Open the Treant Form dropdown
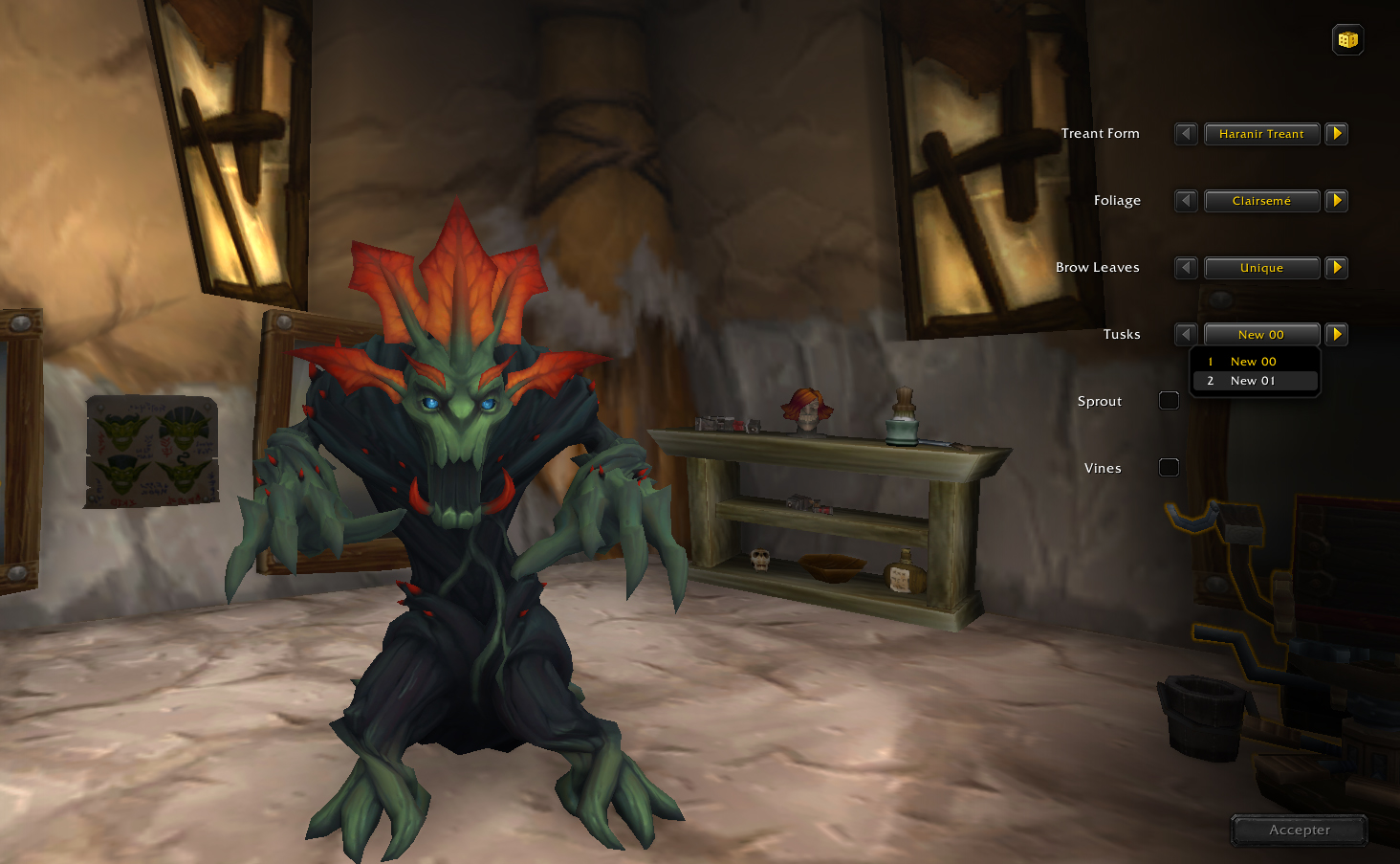 pyautogui.click(x=1261, y=134)
